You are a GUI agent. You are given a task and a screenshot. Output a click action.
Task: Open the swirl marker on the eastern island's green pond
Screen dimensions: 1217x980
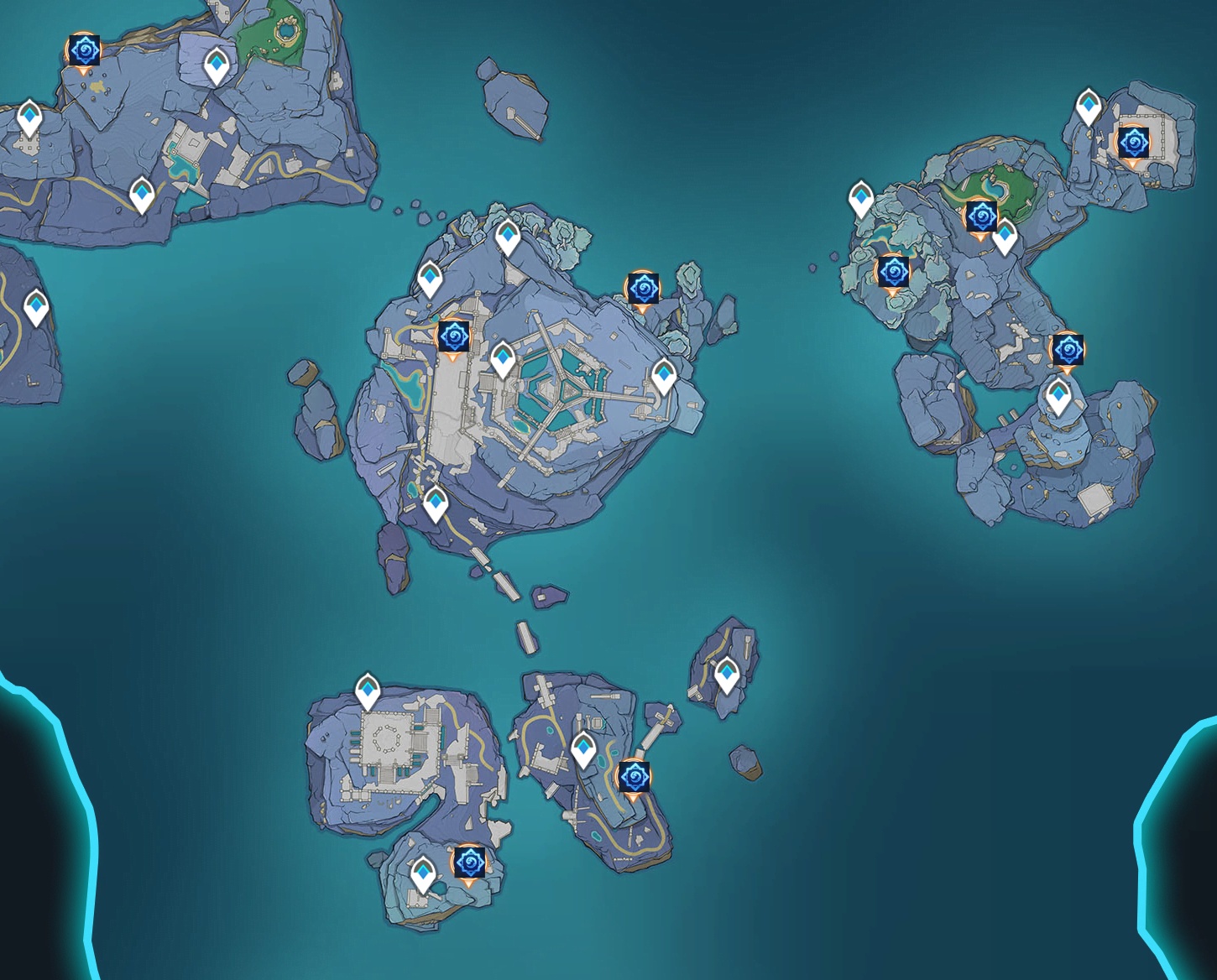click(979, 217)
